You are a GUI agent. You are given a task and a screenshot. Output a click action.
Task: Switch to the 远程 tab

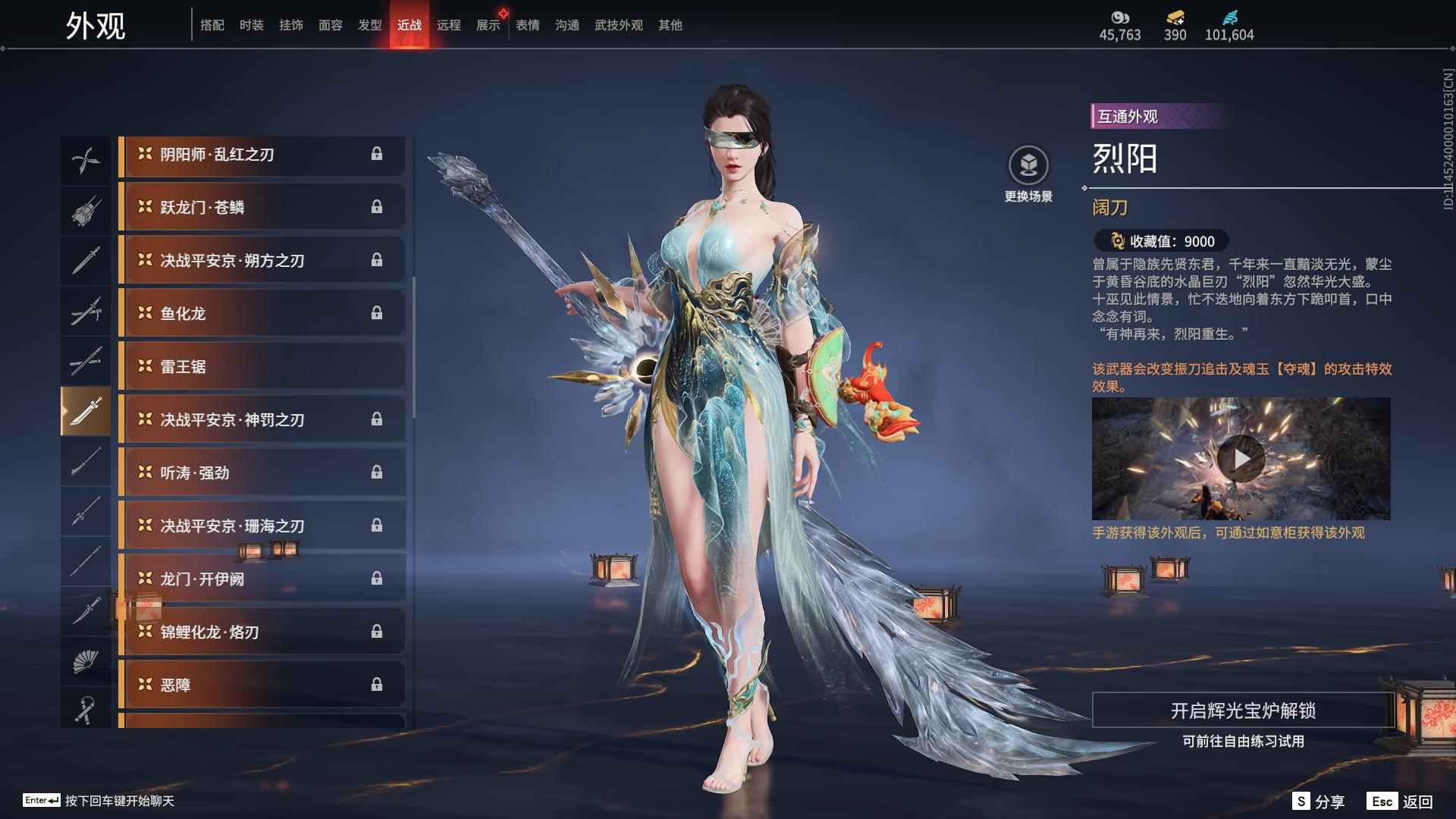click(x=450, y=24)
